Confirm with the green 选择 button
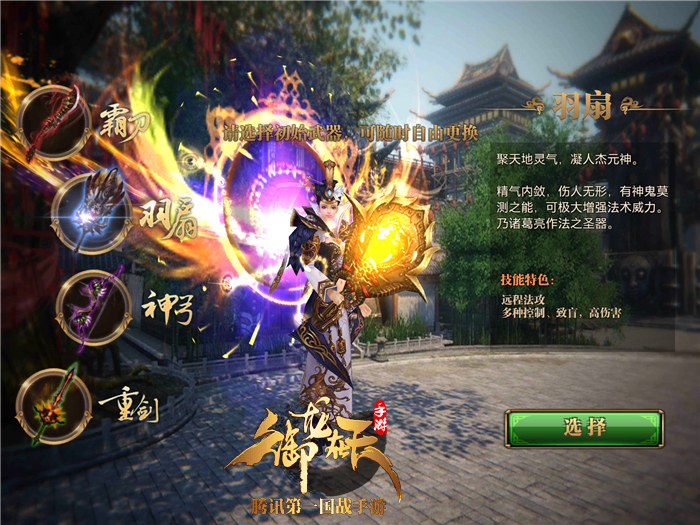The width and height of the screenshot is (700, 525). pyautogui.click(x=584, y=428)
